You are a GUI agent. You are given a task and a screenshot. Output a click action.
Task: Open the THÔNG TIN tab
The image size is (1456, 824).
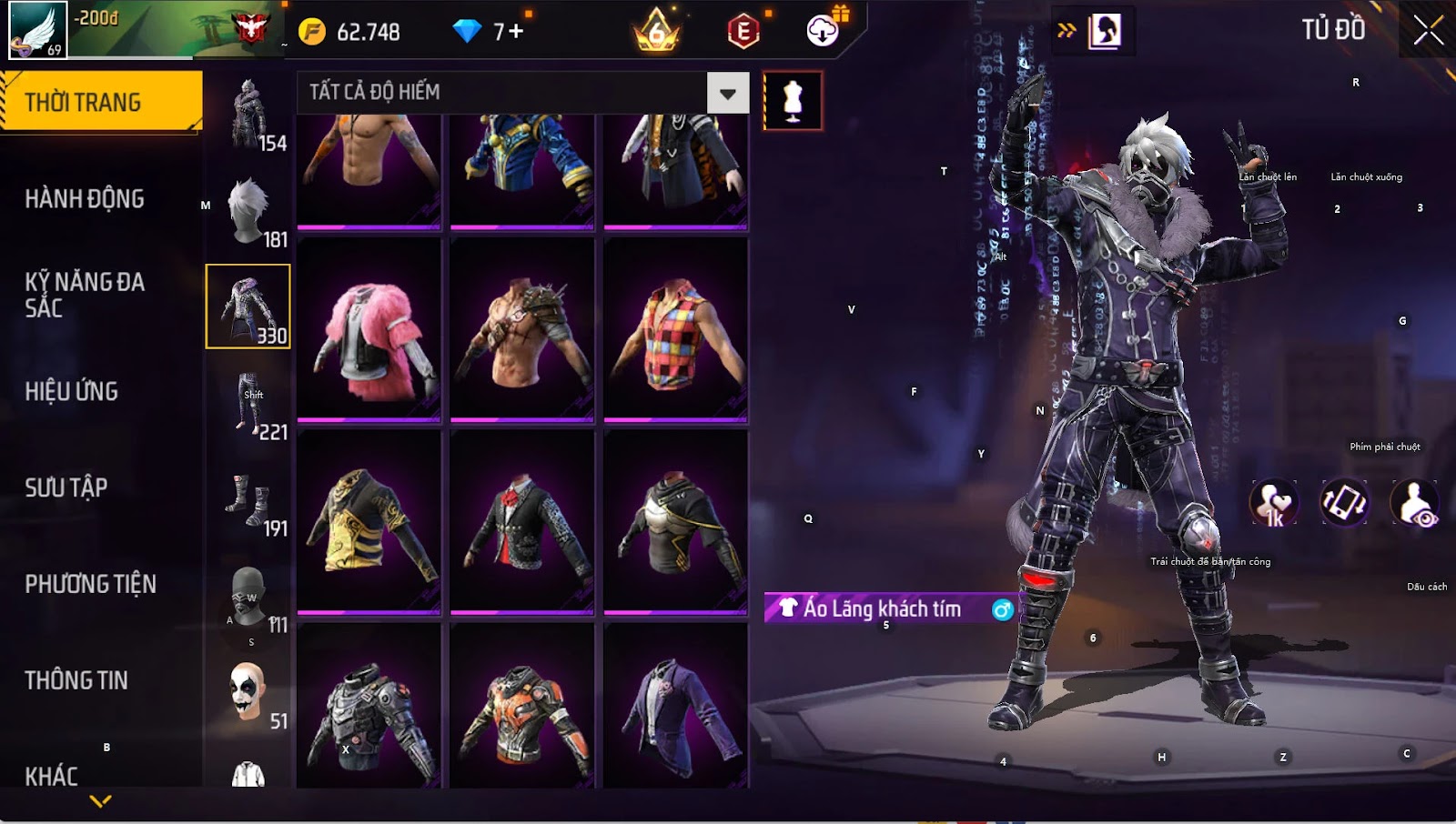click(76, 680)
